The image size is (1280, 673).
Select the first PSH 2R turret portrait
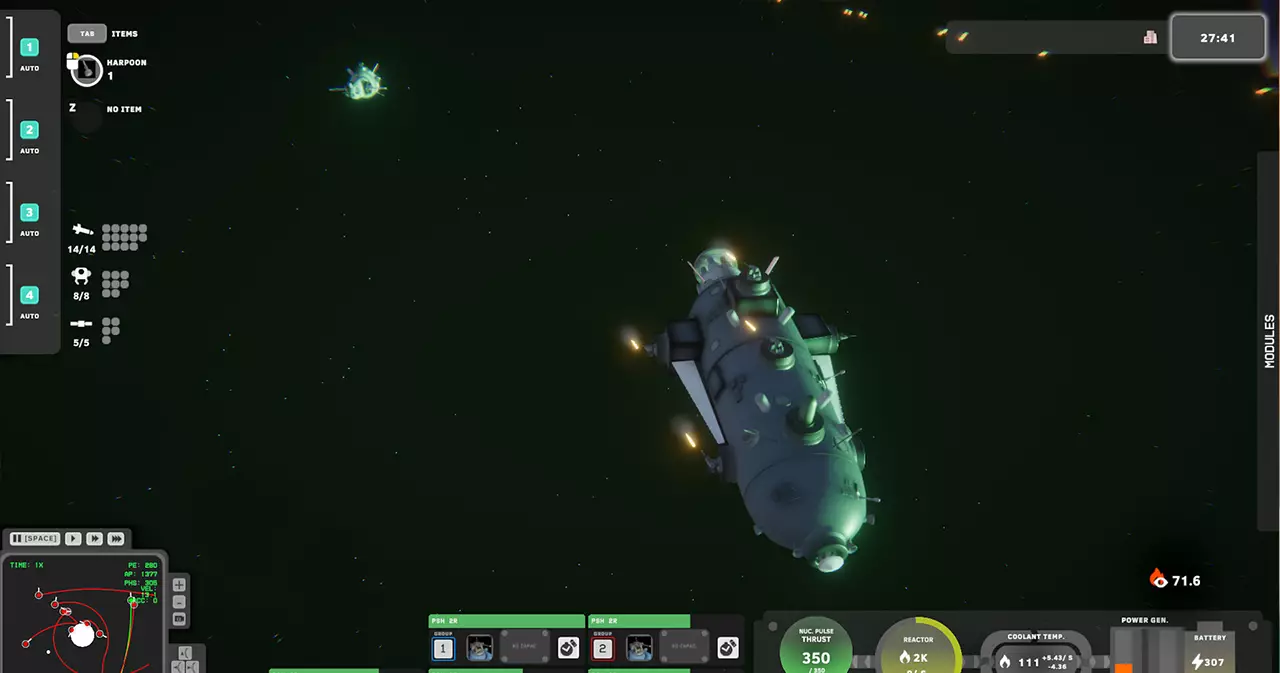click(x=480, y=648)
